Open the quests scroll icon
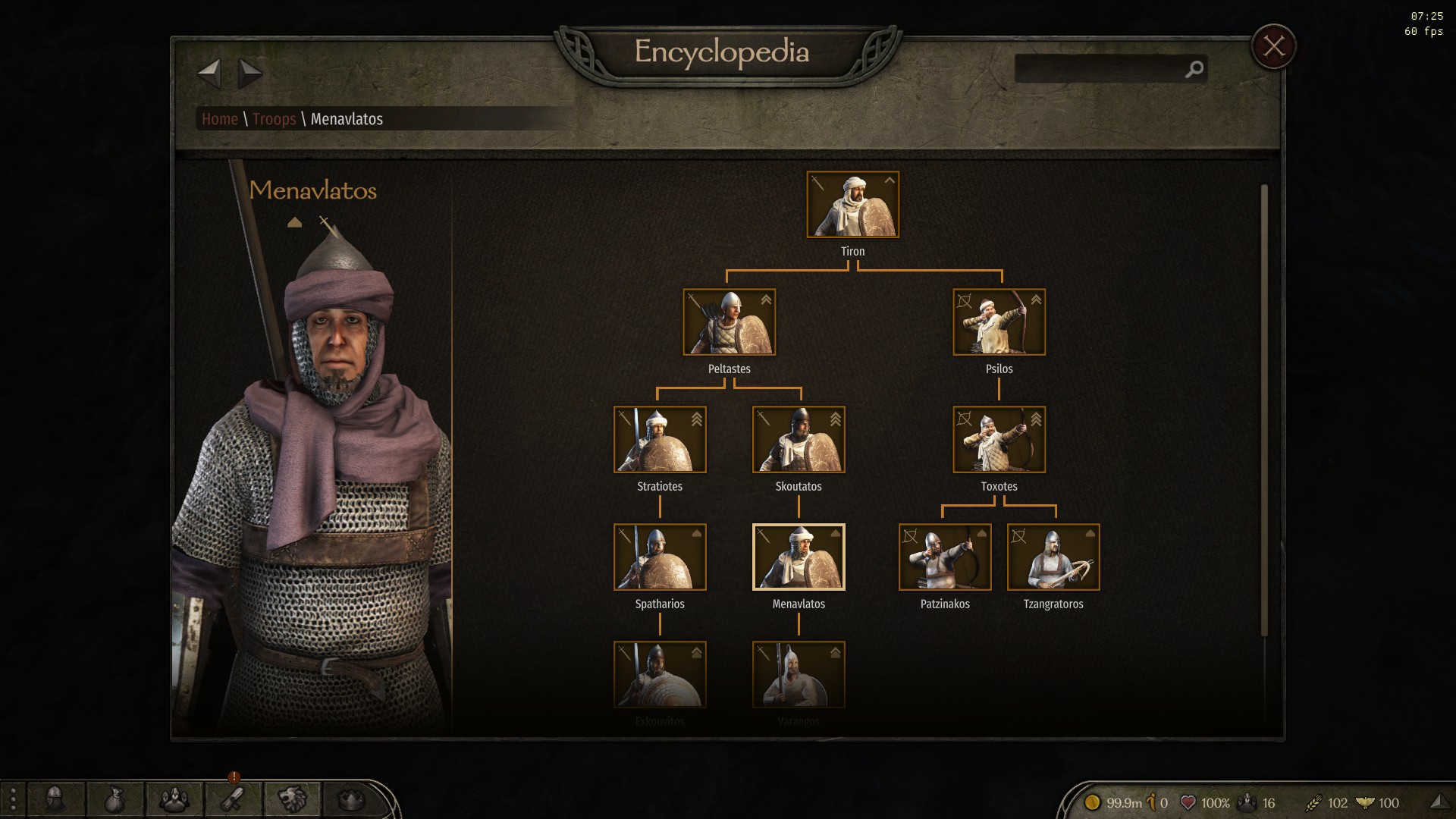 tap(233, 799)
